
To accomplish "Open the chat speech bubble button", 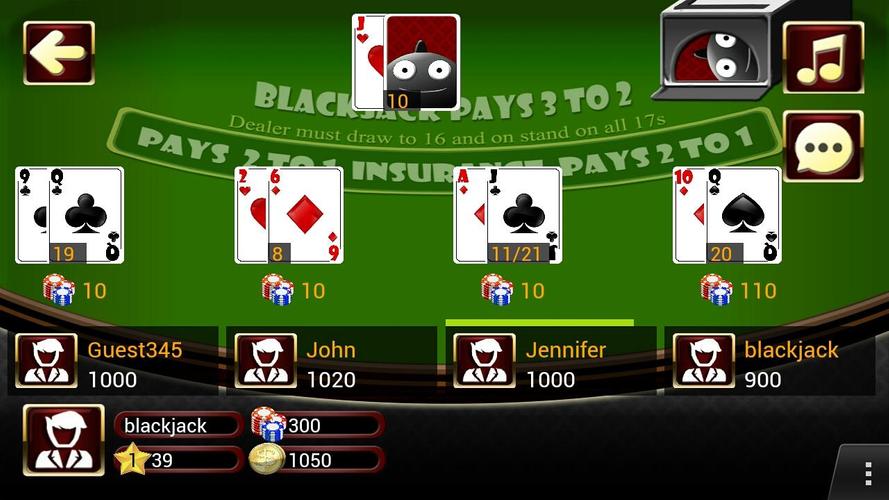I will pos(823,146).
